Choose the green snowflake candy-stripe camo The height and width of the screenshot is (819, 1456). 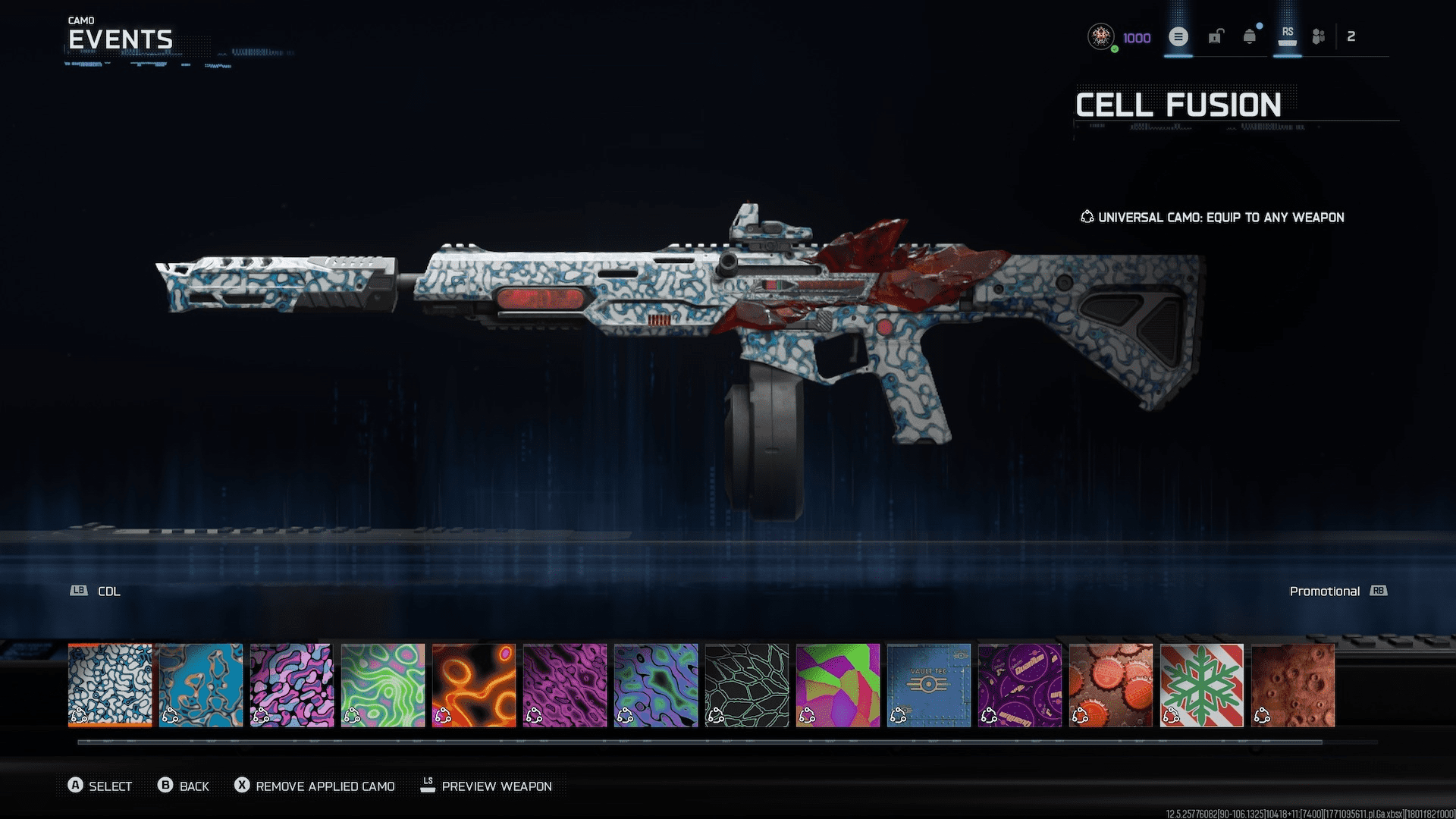1202,685
